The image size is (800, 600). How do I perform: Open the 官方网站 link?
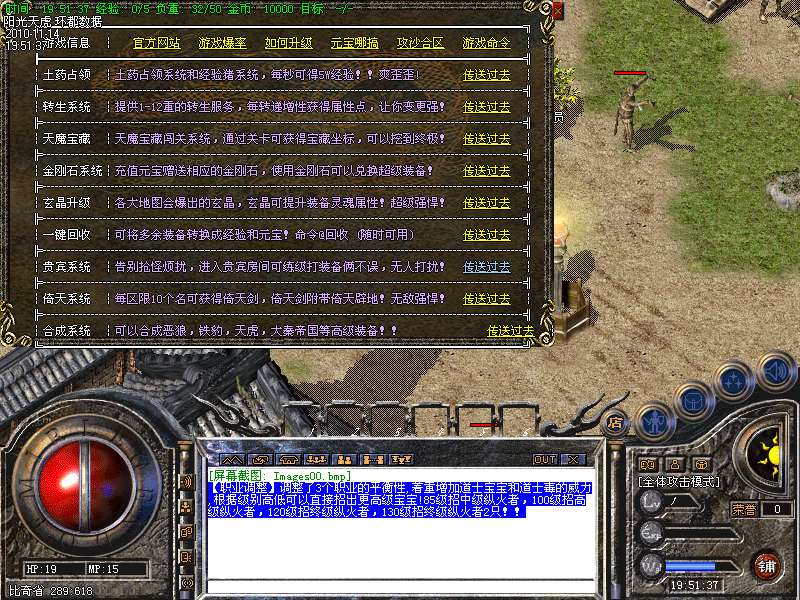[157, 43]
